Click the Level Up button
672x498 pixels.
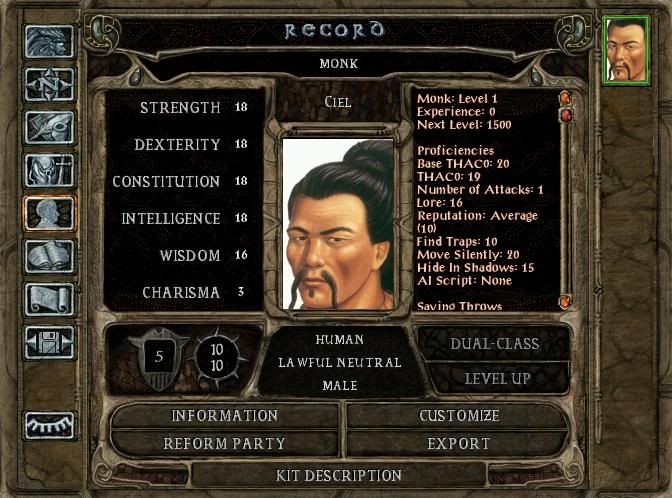pyautogui.click(x=494, y=379)
